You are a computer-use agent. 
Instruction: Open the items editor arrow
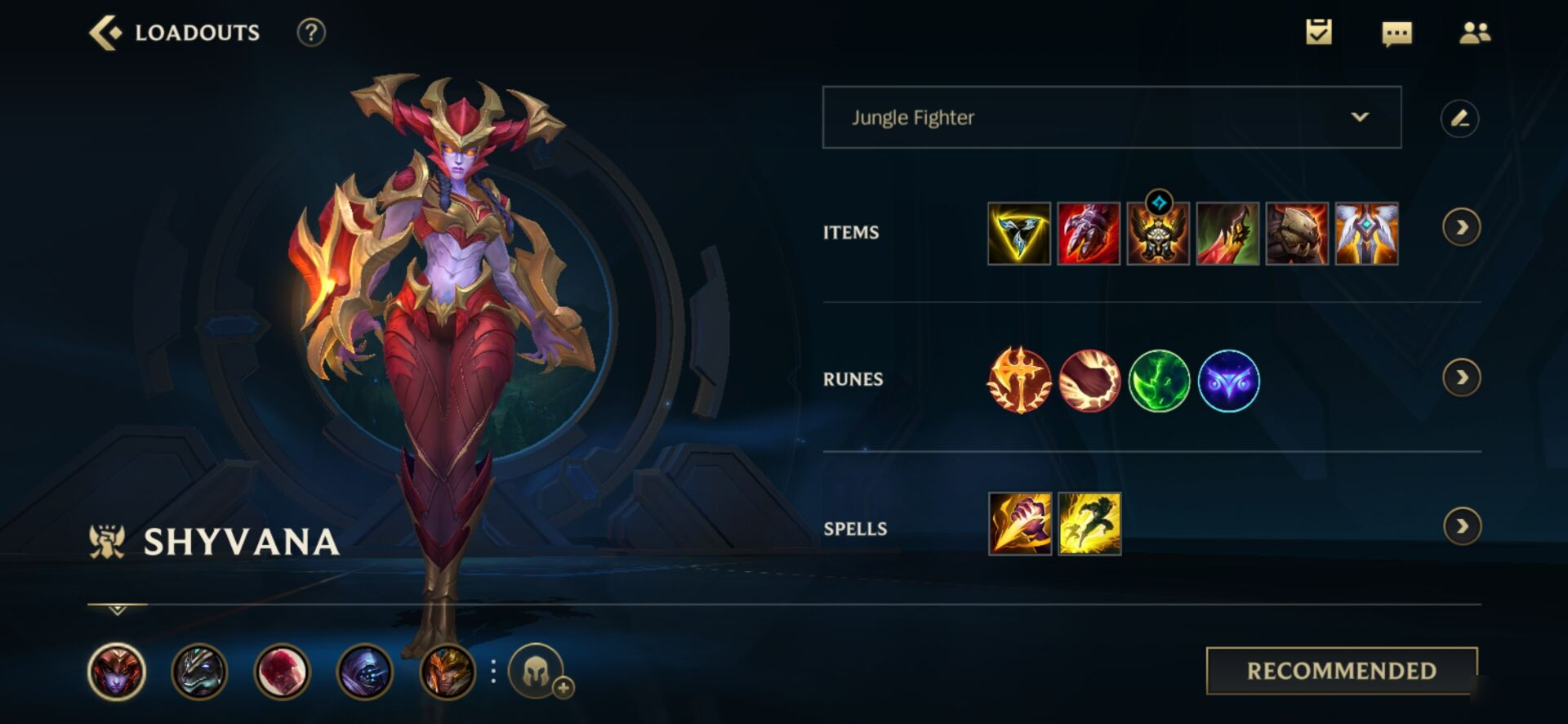[1461, 227]
